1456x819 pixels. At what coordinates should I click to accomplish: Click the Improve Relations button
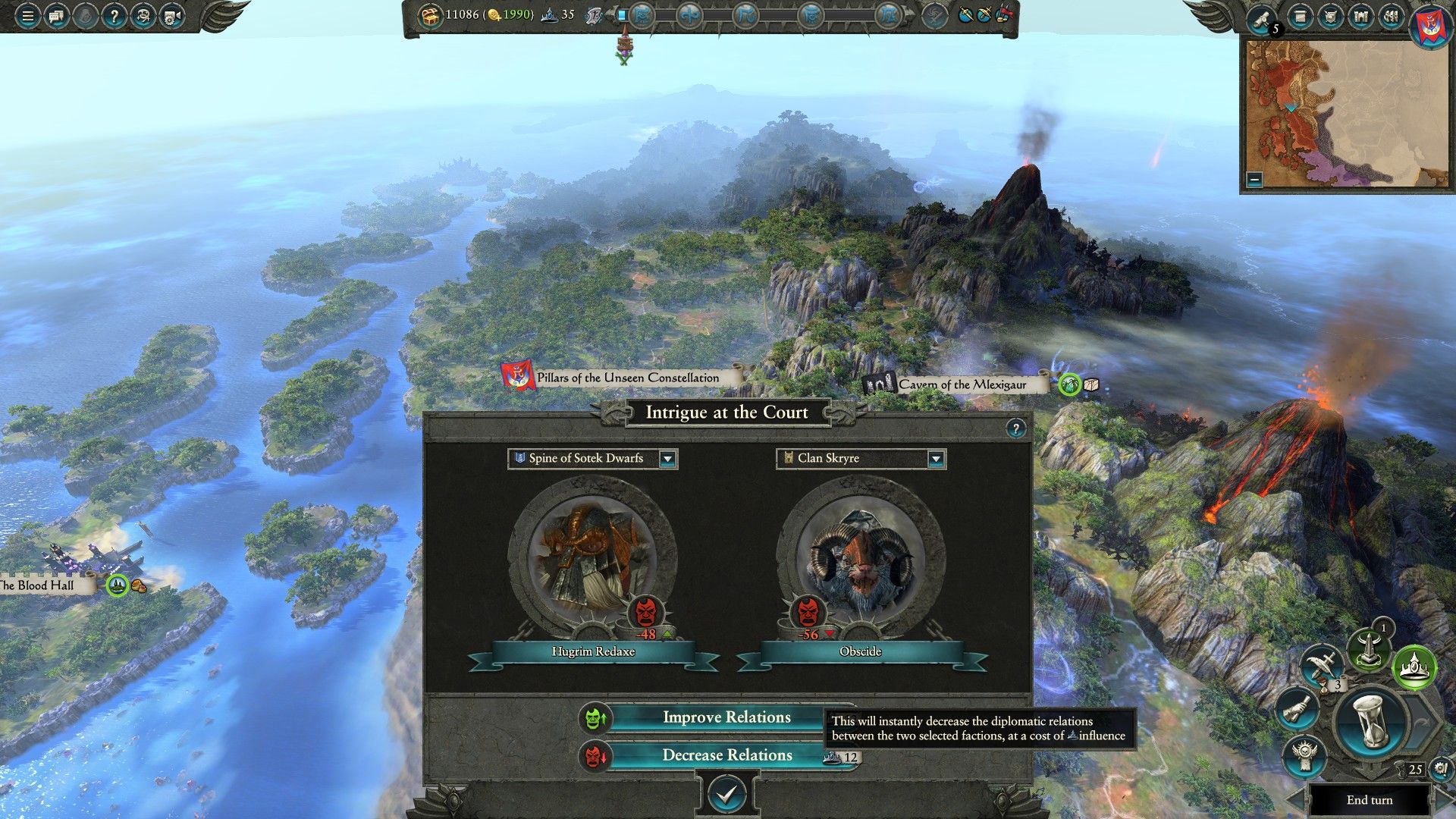[x=726, y=717]
